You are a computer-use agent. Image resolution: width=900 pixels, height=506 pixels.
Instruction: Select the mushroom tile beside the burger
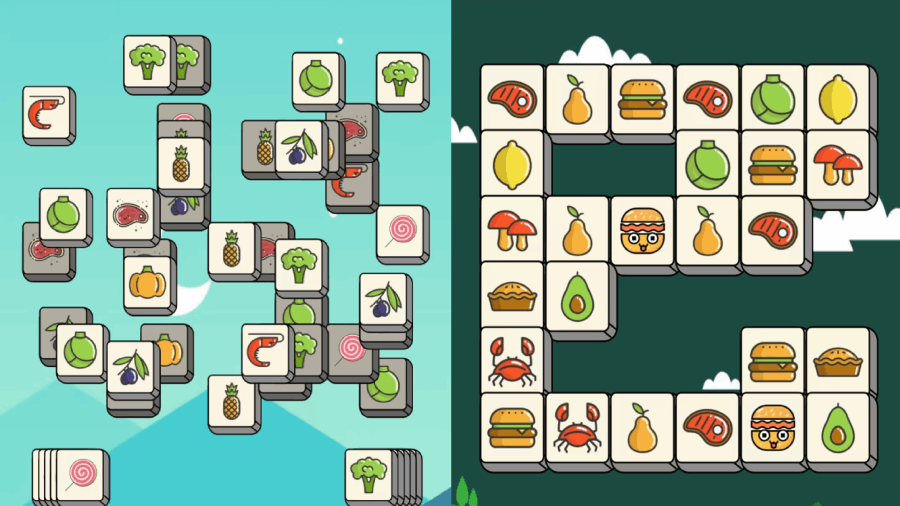pos(837,163)
